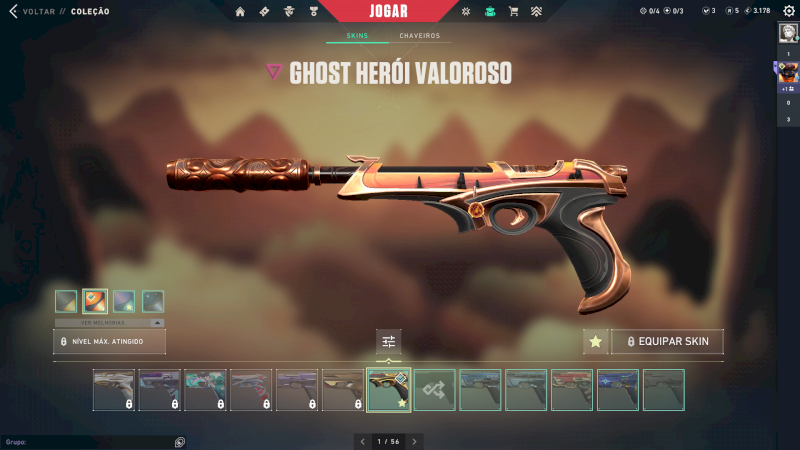The height and width of the screenshot is (450, 800).
Task: Open the shopping cart store icon
Action: (x=513, y=12)
